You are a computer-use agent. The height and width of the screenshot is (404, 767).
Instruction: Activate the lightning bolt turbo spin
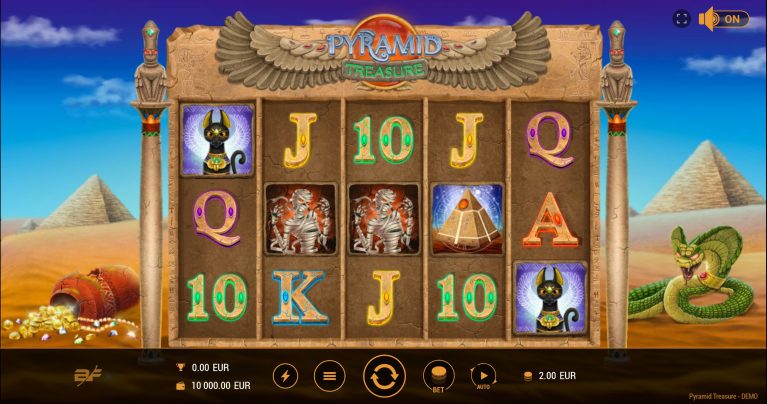tap(285, 376)
